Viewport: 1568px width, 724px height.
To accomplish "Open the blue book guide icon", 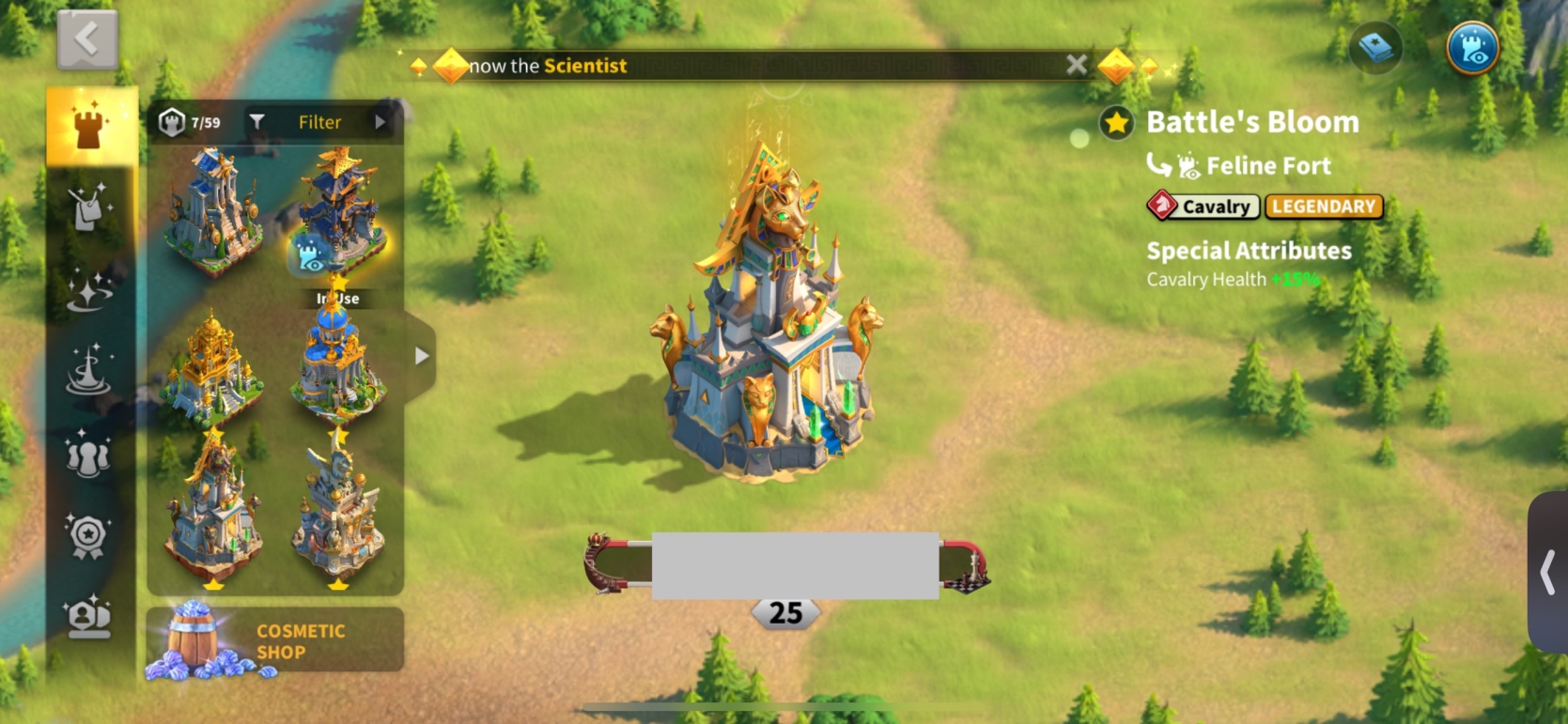I will (x=1376, y=49).
